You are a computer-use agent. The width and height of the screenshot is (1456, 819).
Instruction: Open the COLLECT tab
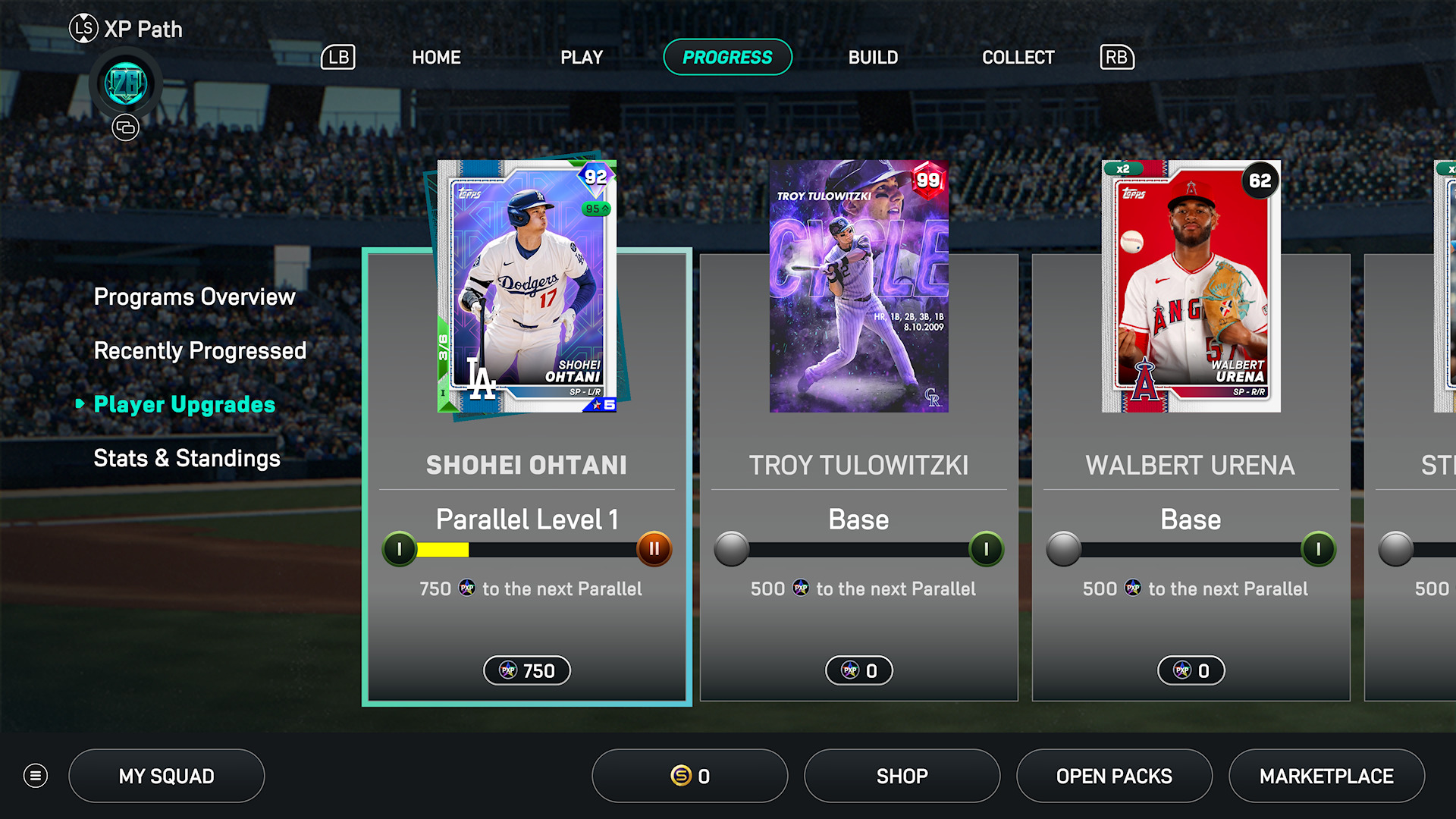(x=1018, y=58)
